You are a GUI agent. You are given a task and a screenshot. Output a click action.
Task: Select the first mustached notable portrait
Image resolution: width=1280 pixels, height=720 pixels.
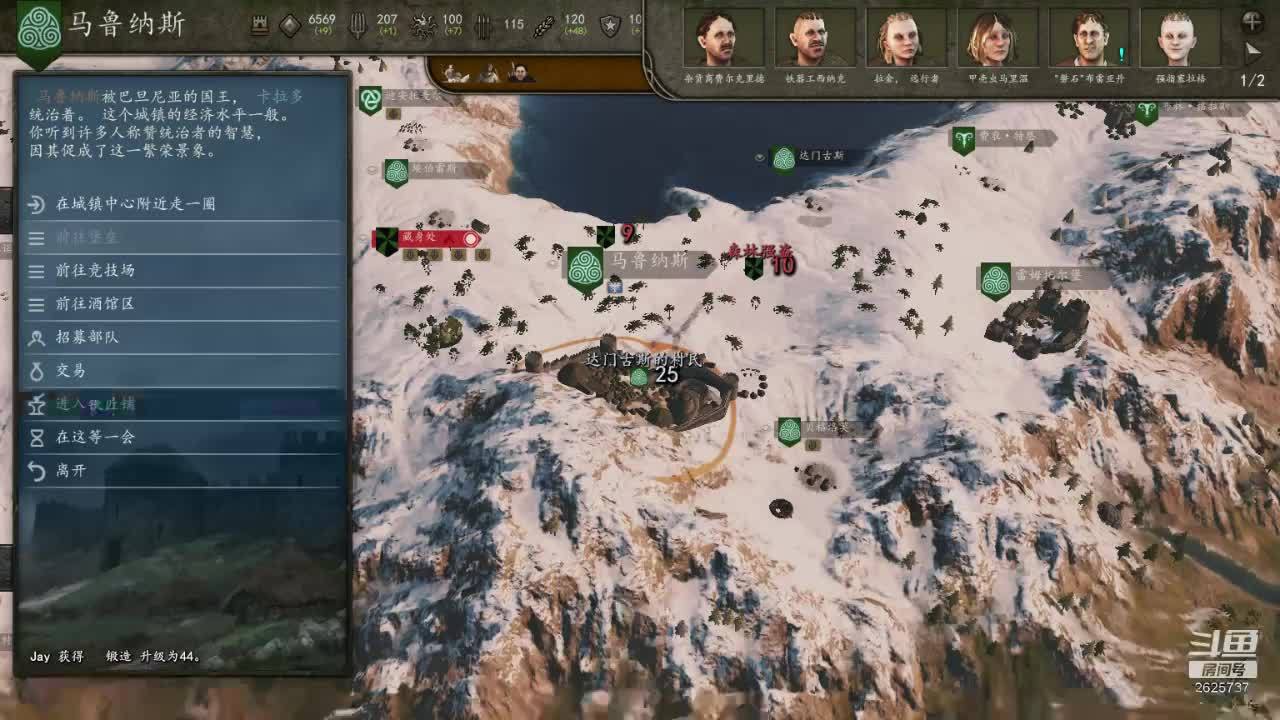tap(722, 40)
